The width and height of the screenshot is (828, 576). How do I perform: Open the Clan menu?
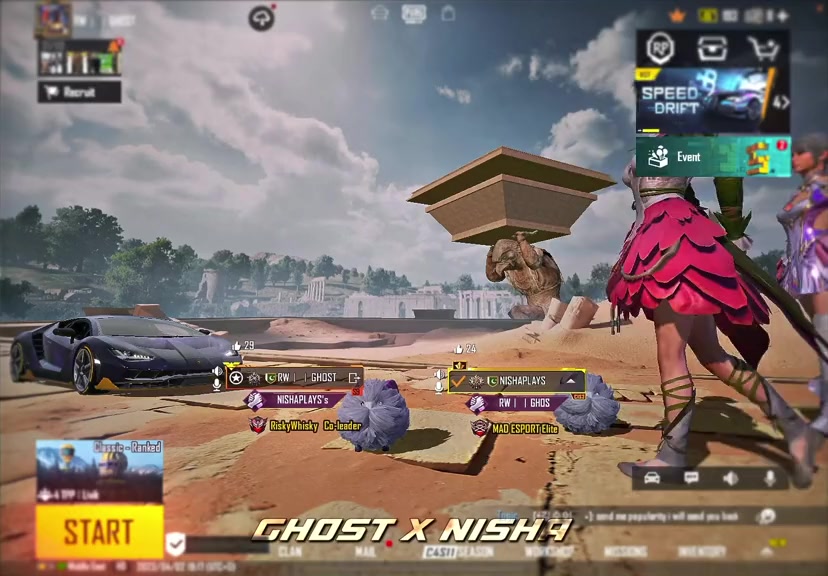tap(290, 551)
